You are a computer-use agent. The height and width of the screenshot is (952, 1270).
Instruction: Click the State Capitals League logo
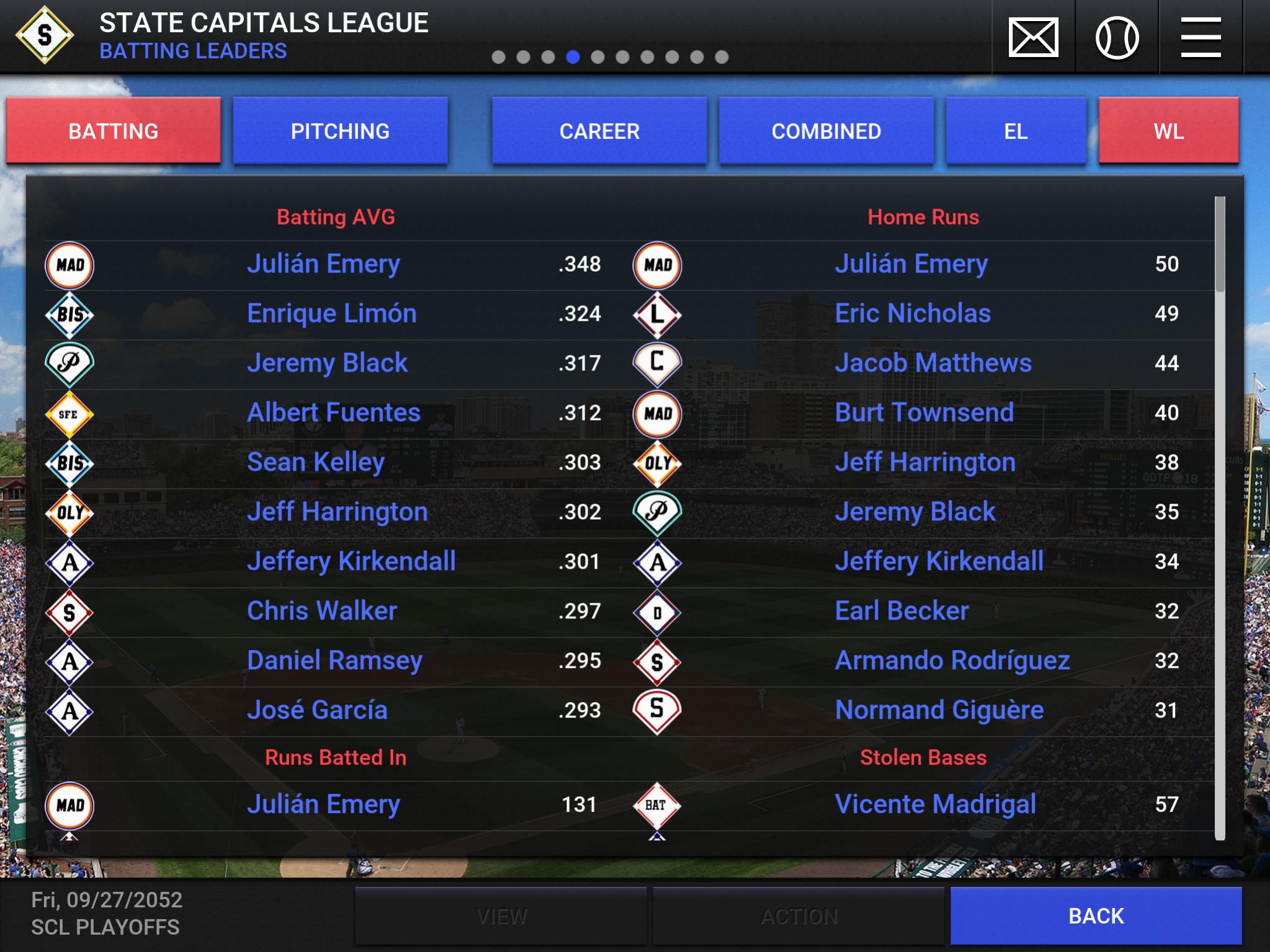(45, 35)
